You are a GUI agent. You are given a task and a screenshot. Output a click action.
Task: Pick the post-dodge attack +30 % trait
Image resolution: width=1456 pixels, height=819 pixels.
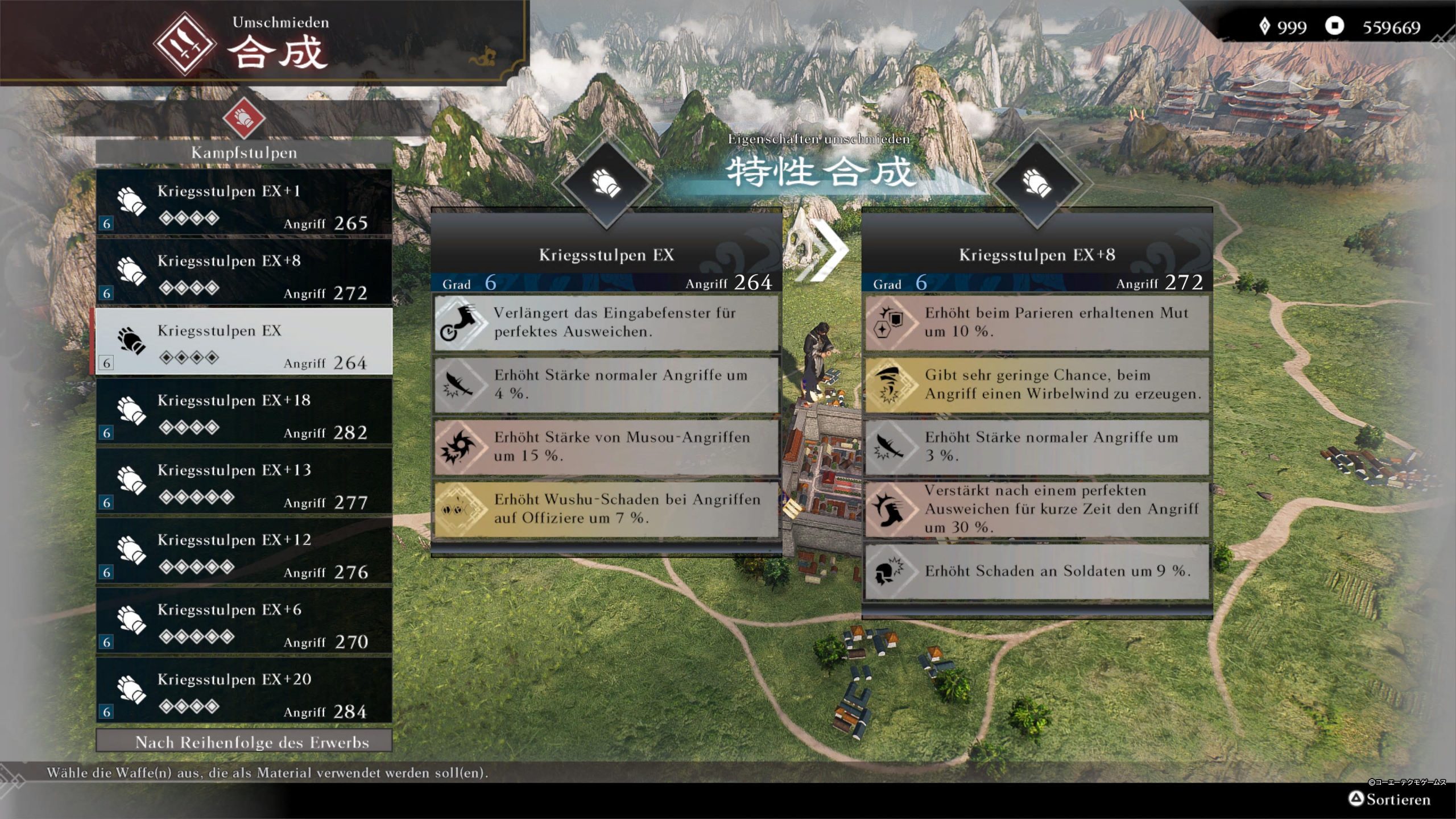click(x=1037, y=509)
